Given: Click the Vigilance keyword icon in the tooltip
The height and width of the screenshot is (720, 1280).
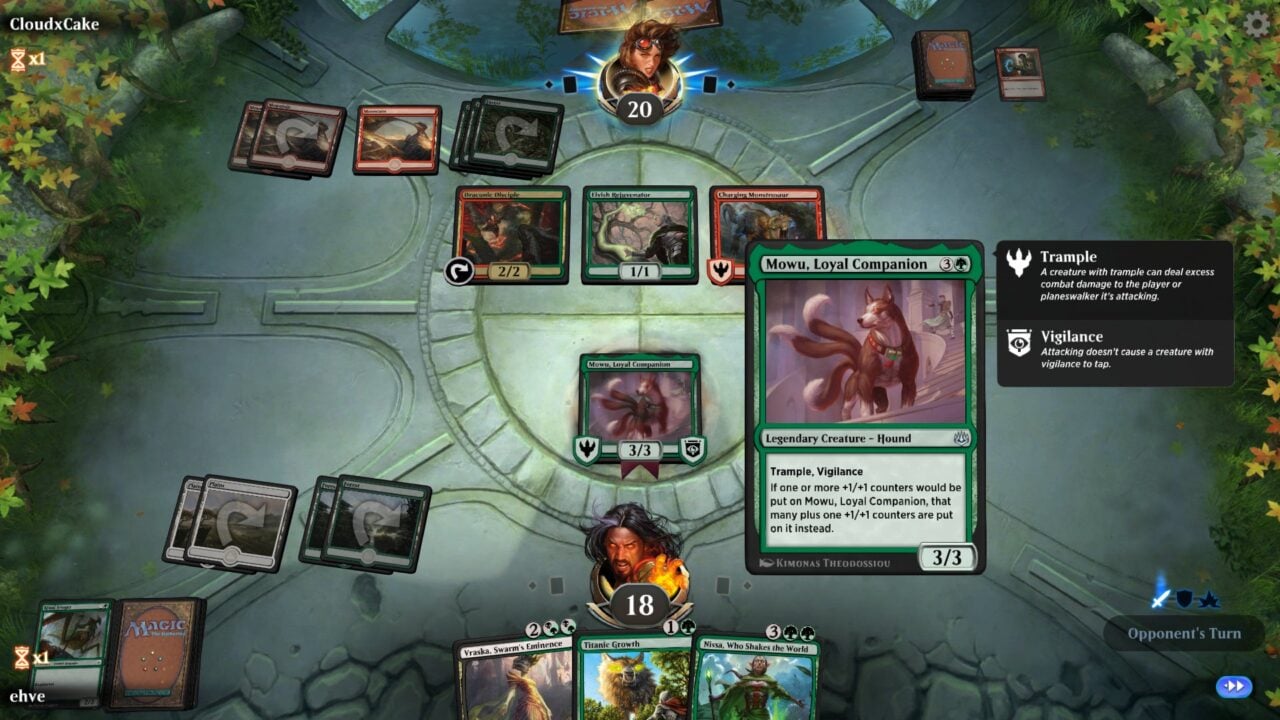Looking at the screenshot, I should coord(1016,343).
